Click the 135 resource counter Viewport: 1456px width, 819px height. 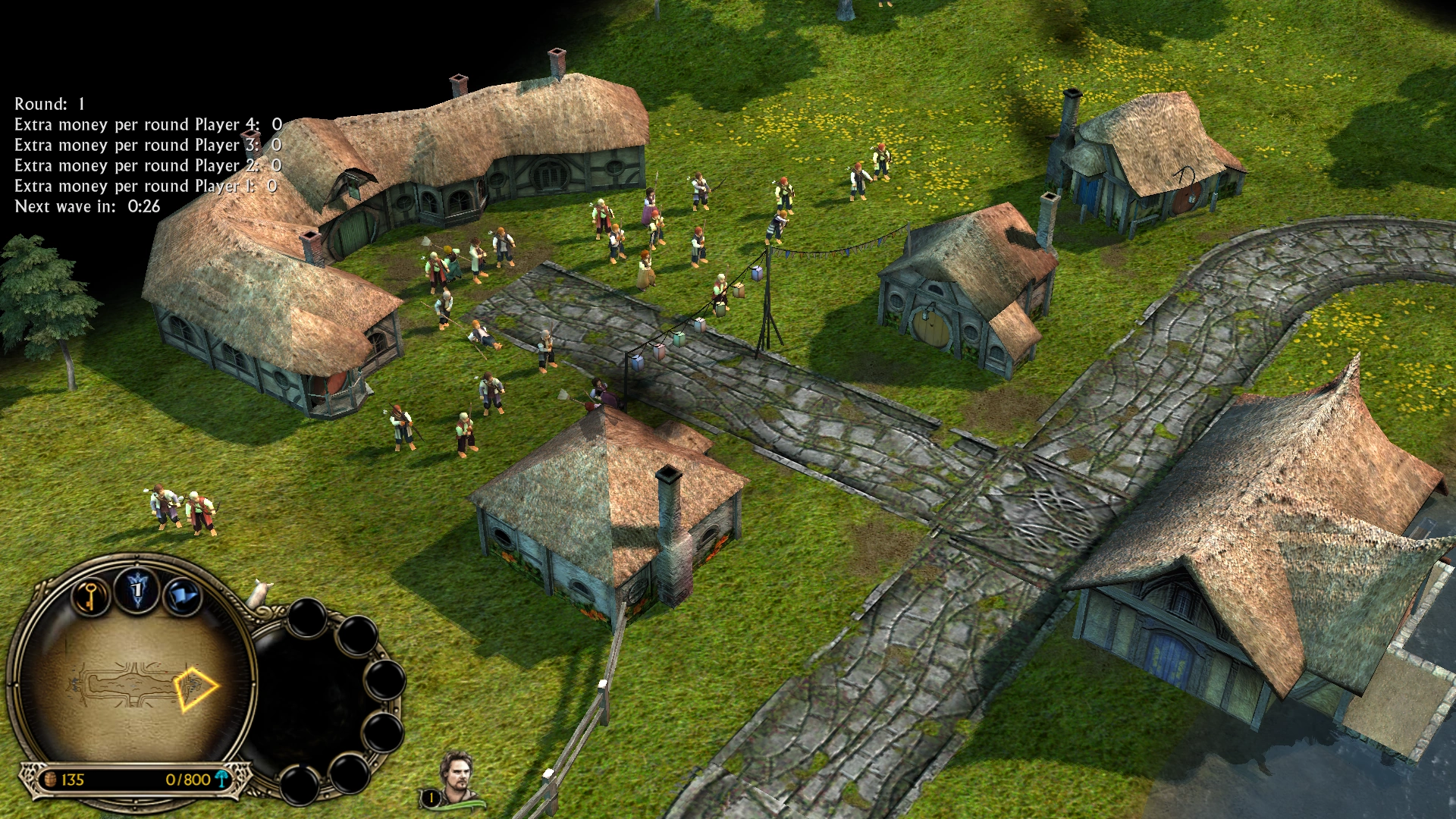(72, 777)
